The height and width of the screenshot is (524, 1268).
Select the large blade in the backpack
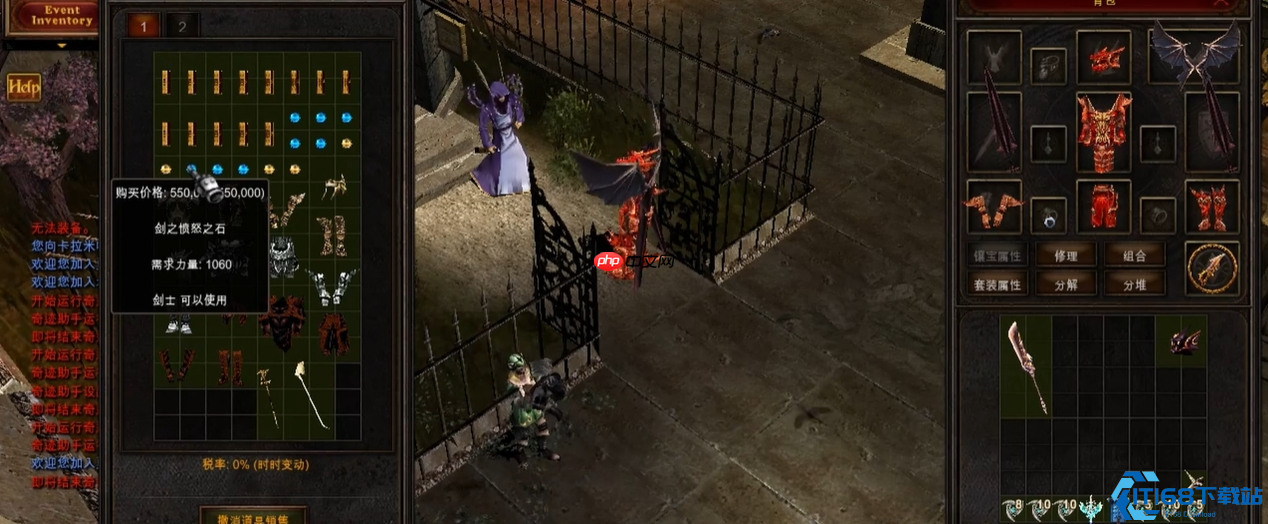coord(1026,366)
